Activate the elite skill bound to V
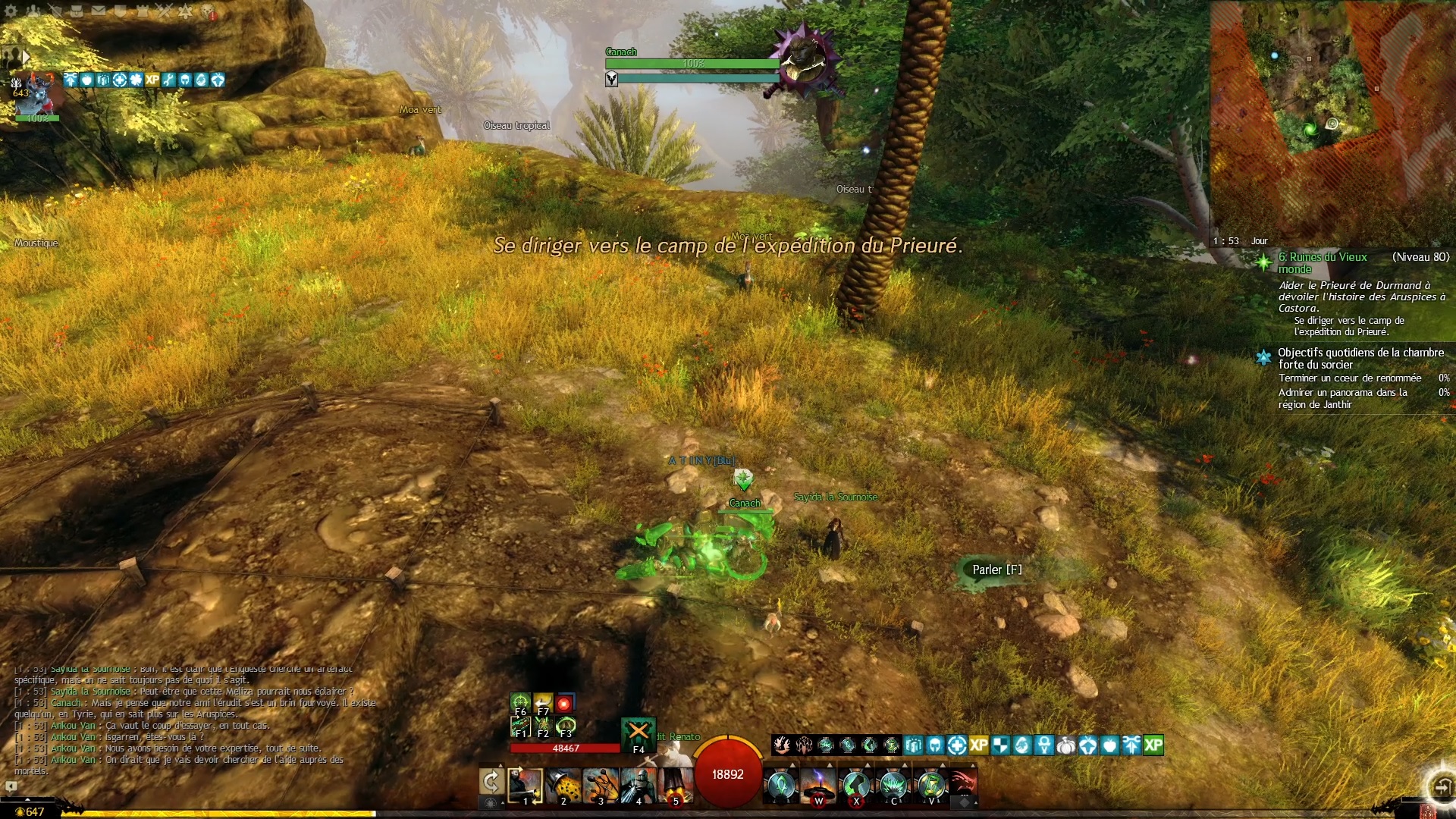Image resolution: width=1456 pixels, height=819 pixels. [x=931, y=786]
